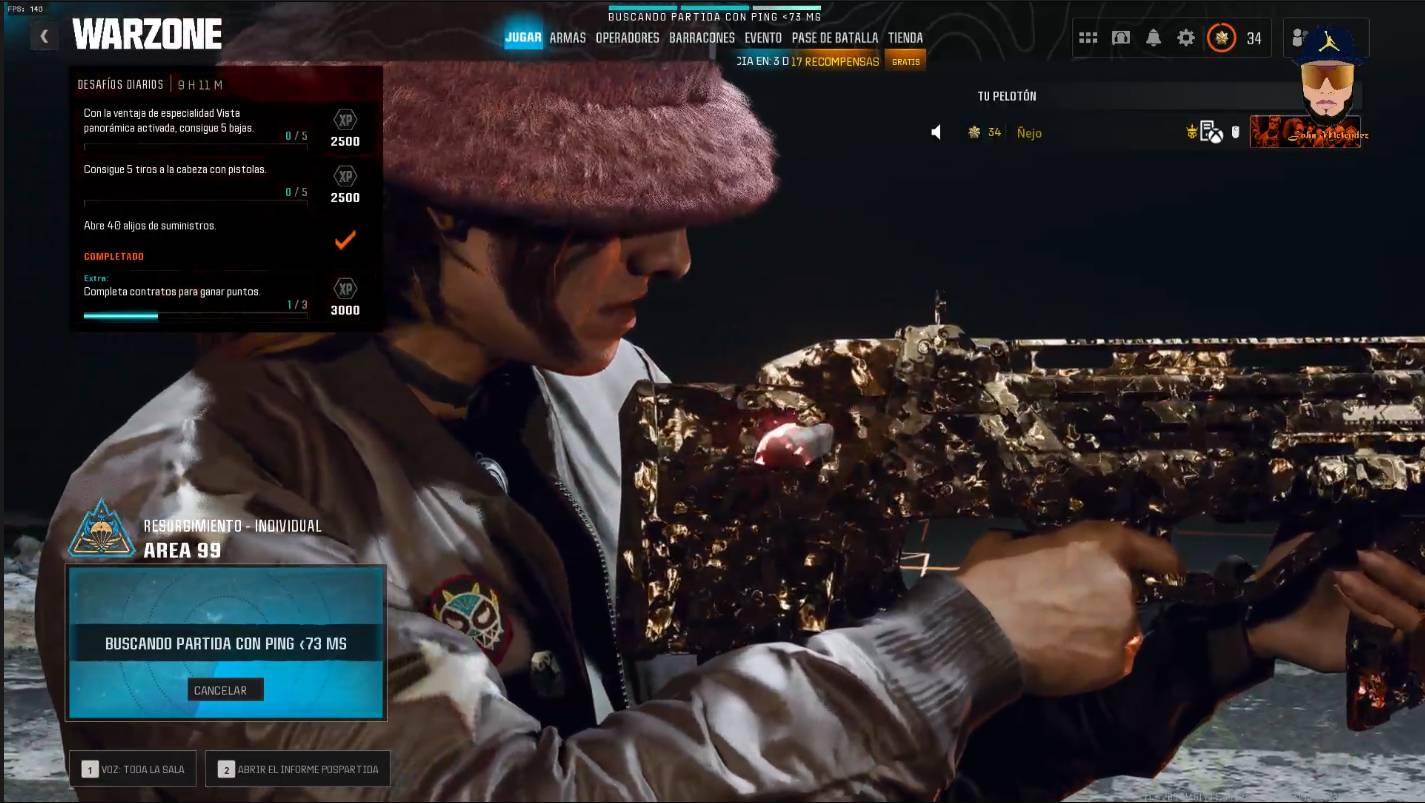Open the post-match report (Informe pospartida)
The width and height of the screenshot is (1425, 803).
[x=297, y=769]
